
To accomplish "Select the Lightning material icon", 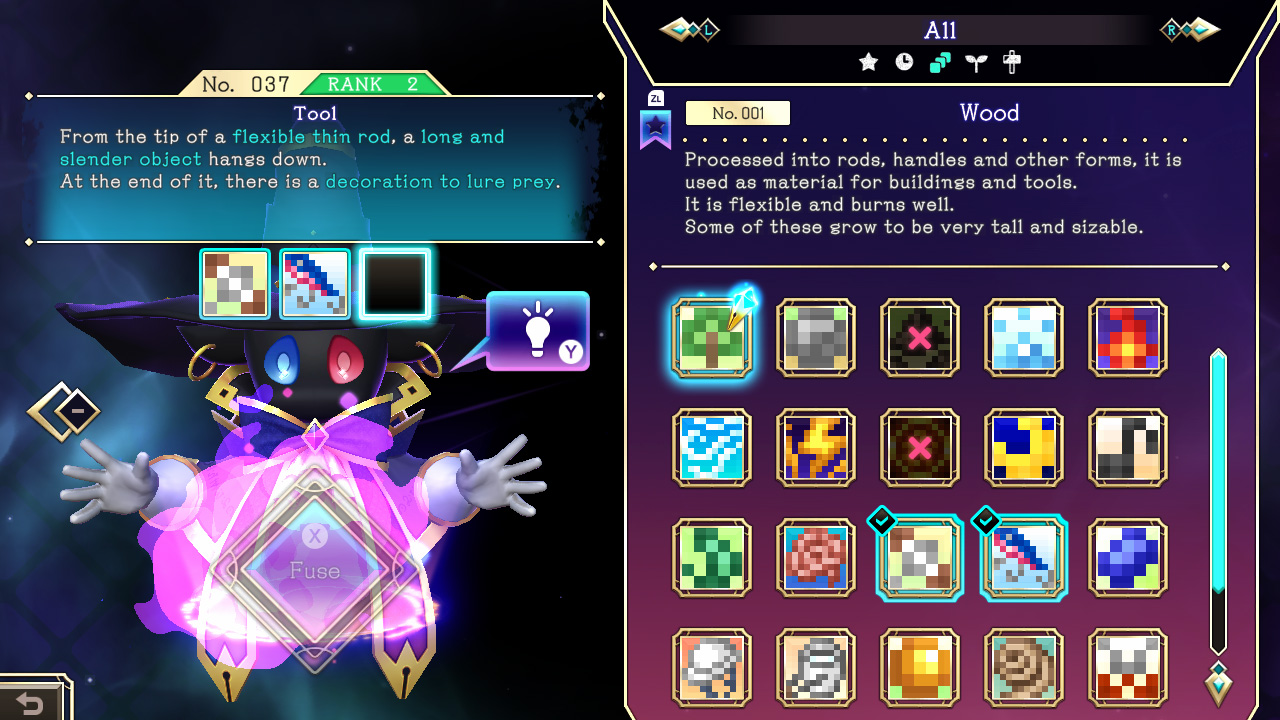I will coord(816,446).
